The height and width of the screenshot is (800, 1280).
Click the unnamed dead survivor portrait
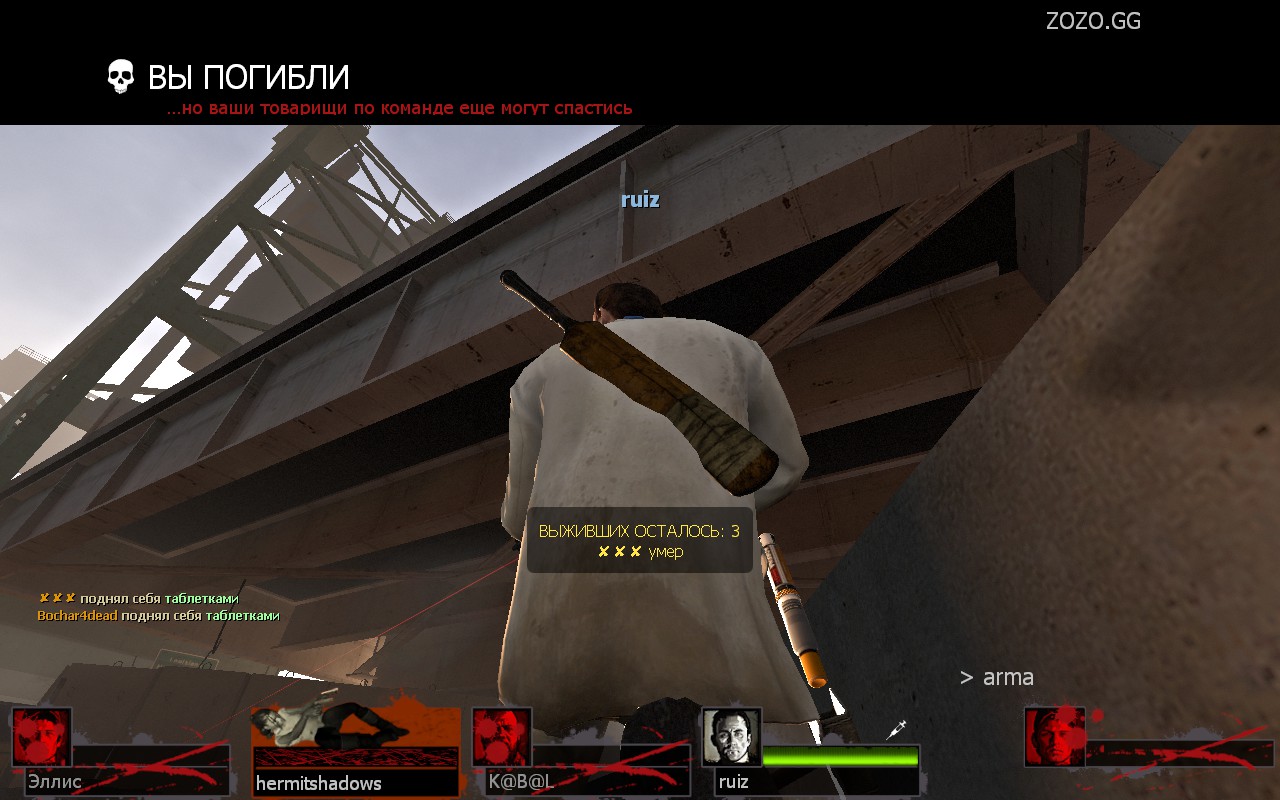tap(1055, 737)
